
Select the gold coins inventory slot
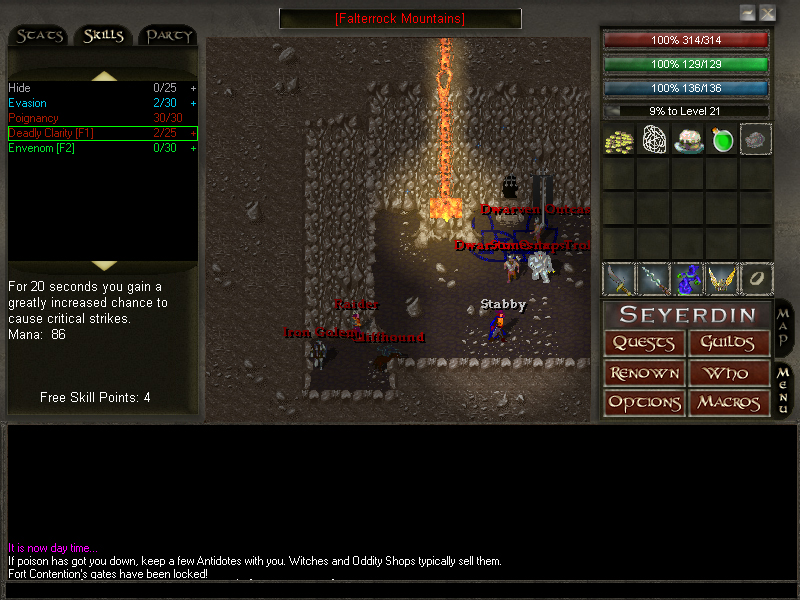(x=619, y=140)
